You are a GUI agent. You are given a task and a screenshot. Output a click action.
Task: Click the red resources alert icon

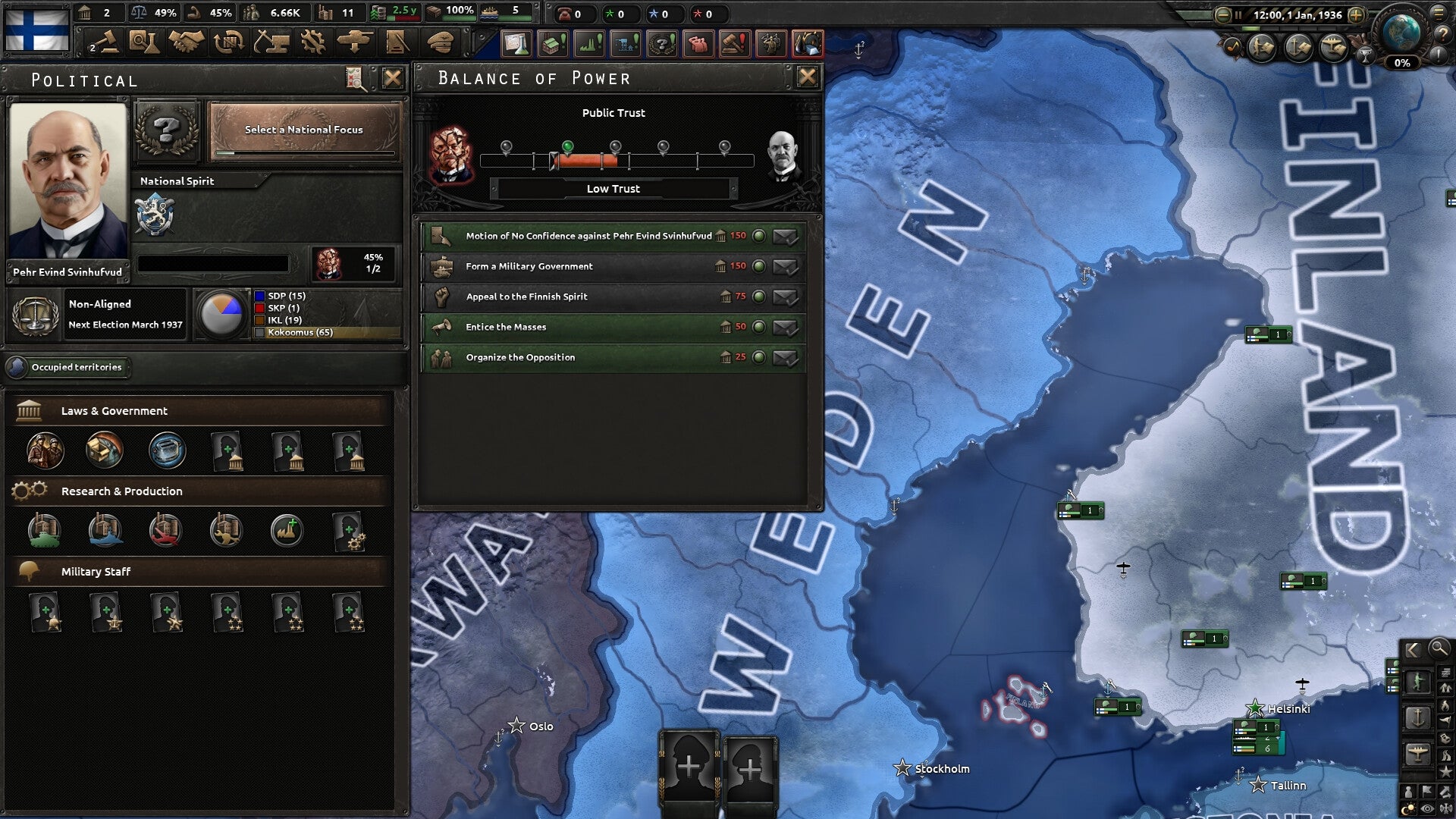click(808, 44)
